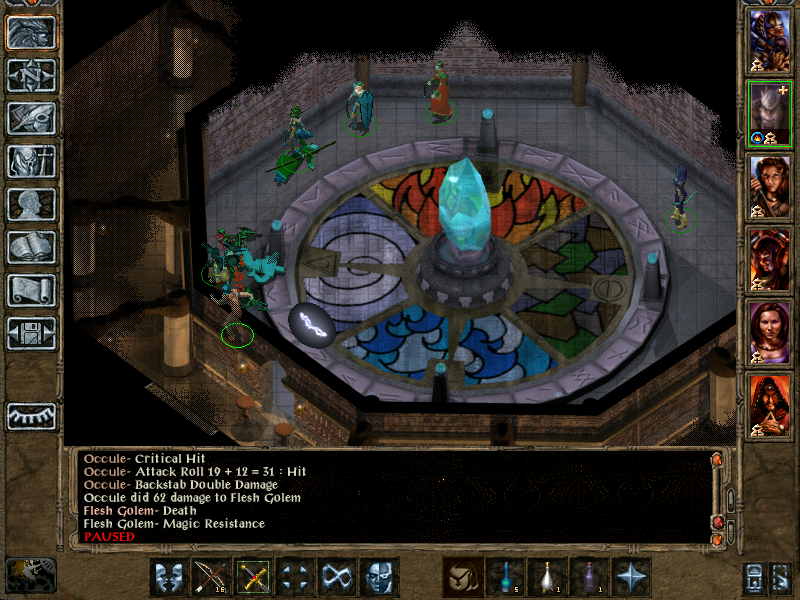Open the priest scroll screen
The image size is (800, 600).
(31, 290)
